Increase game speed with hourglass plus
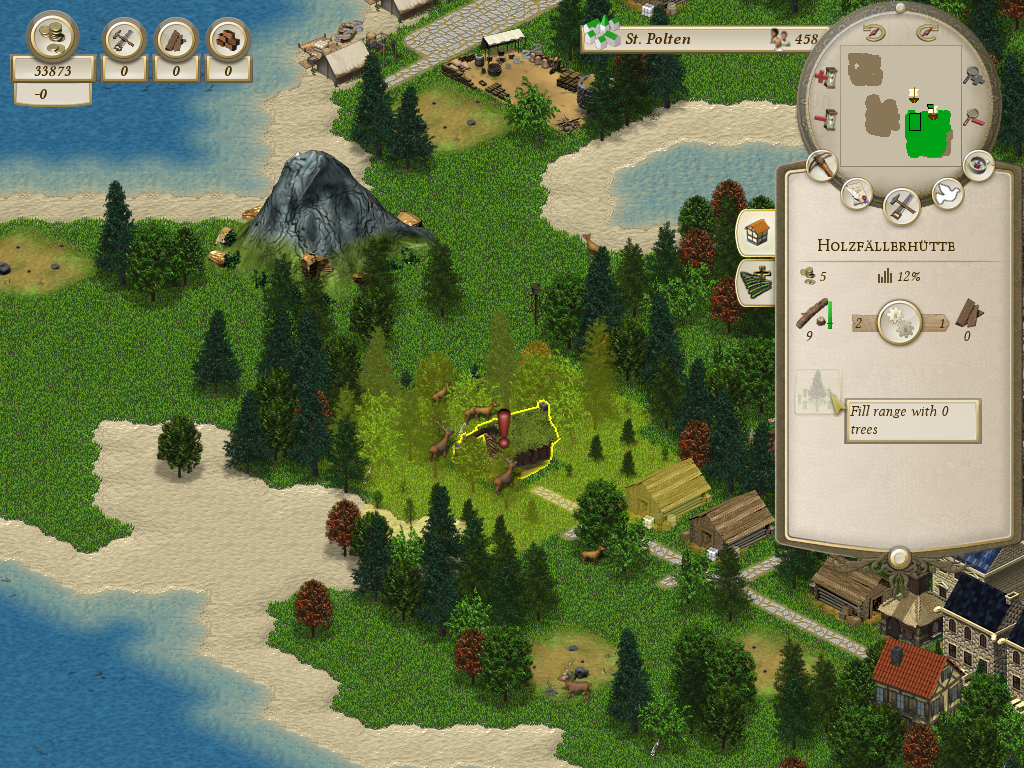 [826, 76]
